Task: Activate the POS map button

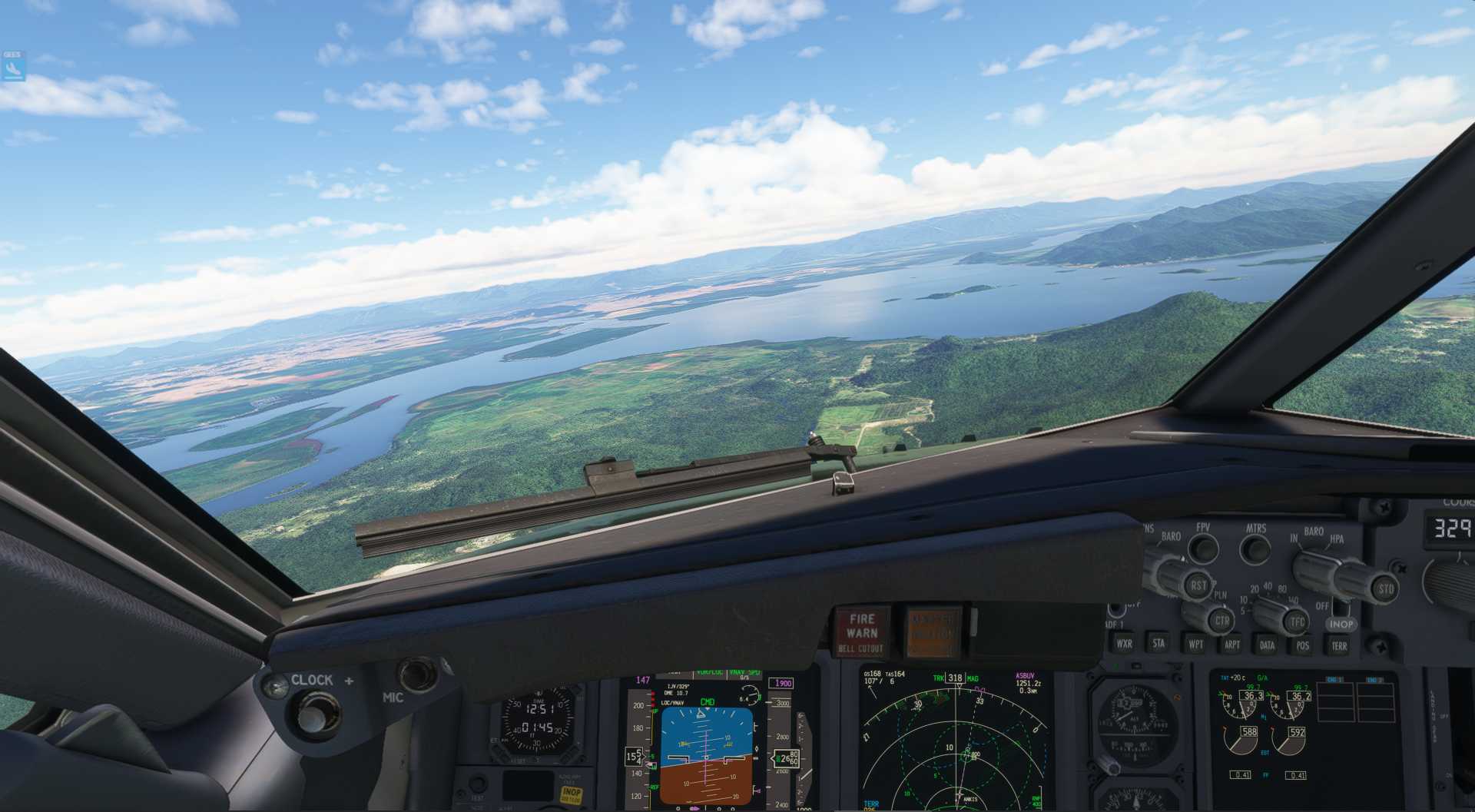Action: (x=1303, y=645)
